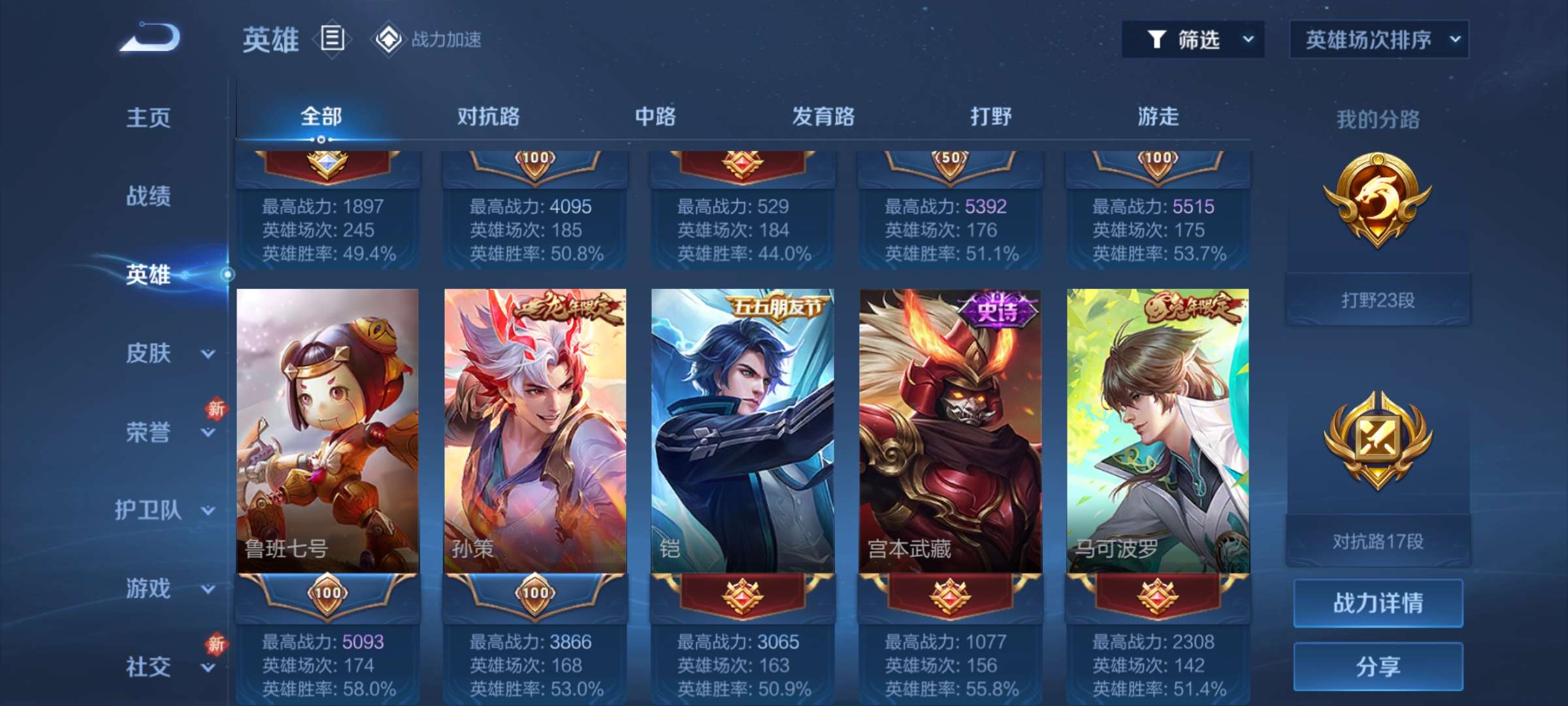This screenshot has width=1568, height=706.
Task: Open the 英雄场次排序 sort dropdown
Action: (x=1379, y=40)
